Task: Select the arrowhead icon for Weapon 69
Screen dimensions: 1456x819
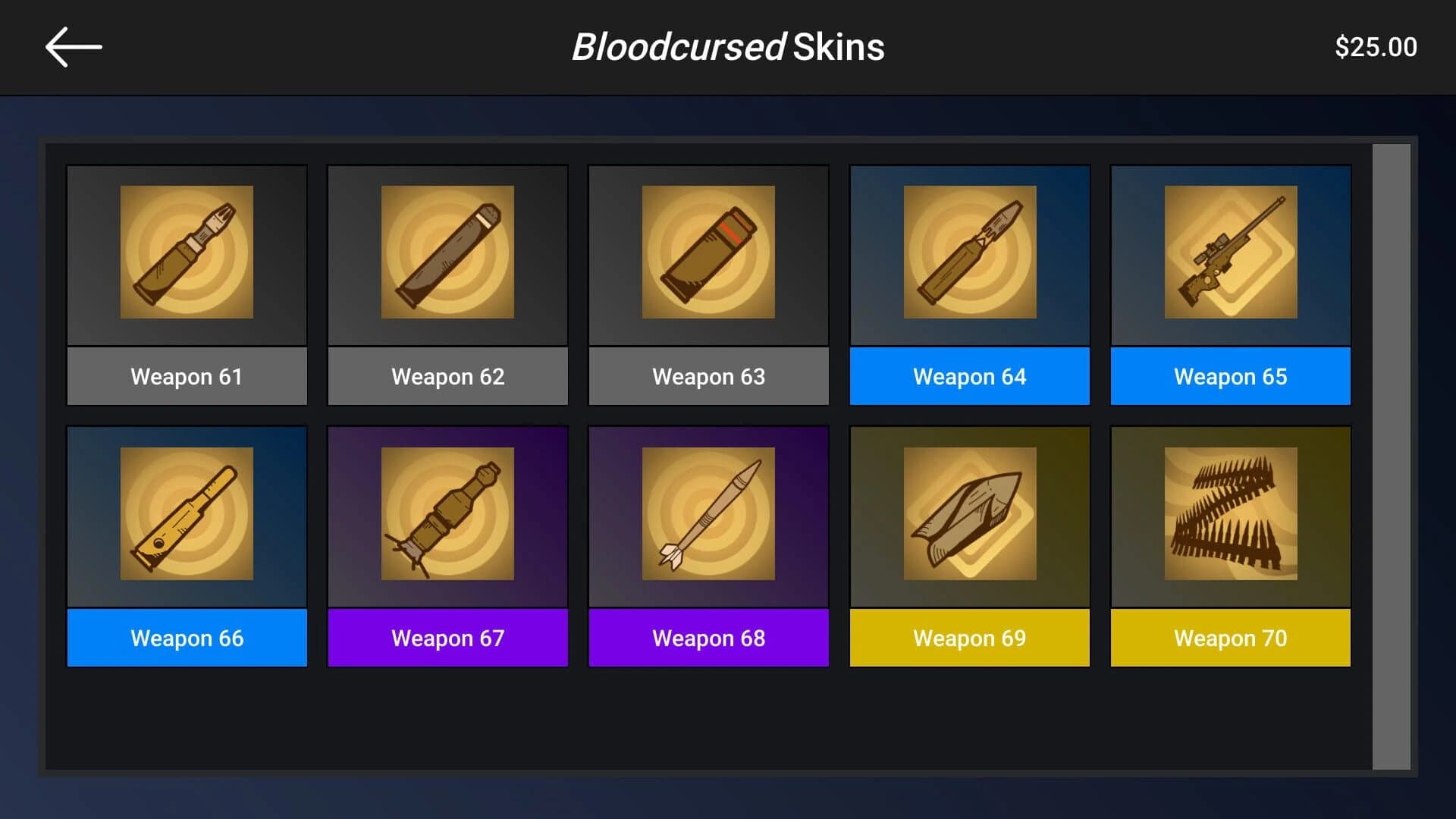Action: click(969, 516)
